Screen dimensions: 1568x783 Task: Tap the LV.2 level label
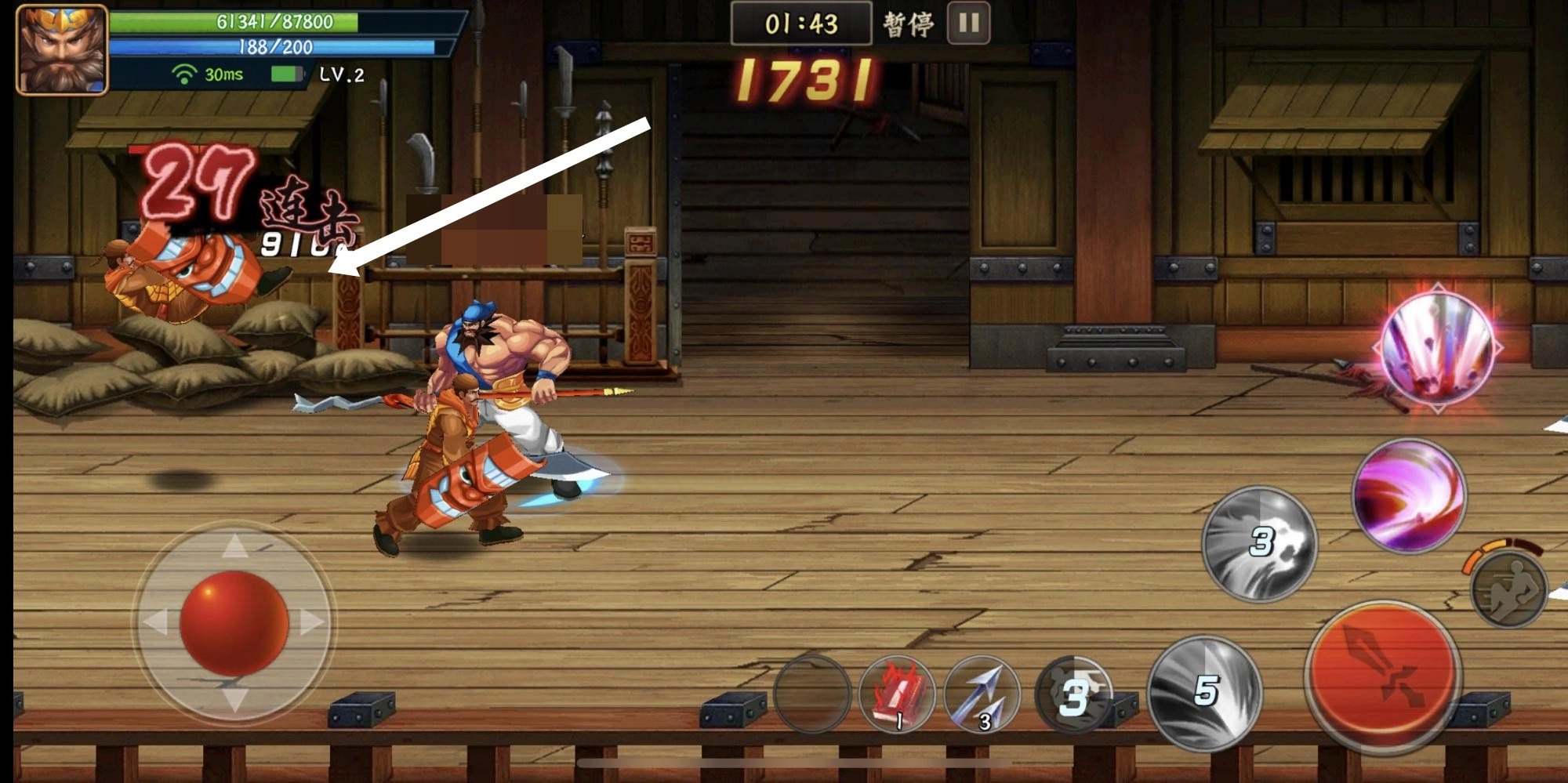[x=343, y=76]
